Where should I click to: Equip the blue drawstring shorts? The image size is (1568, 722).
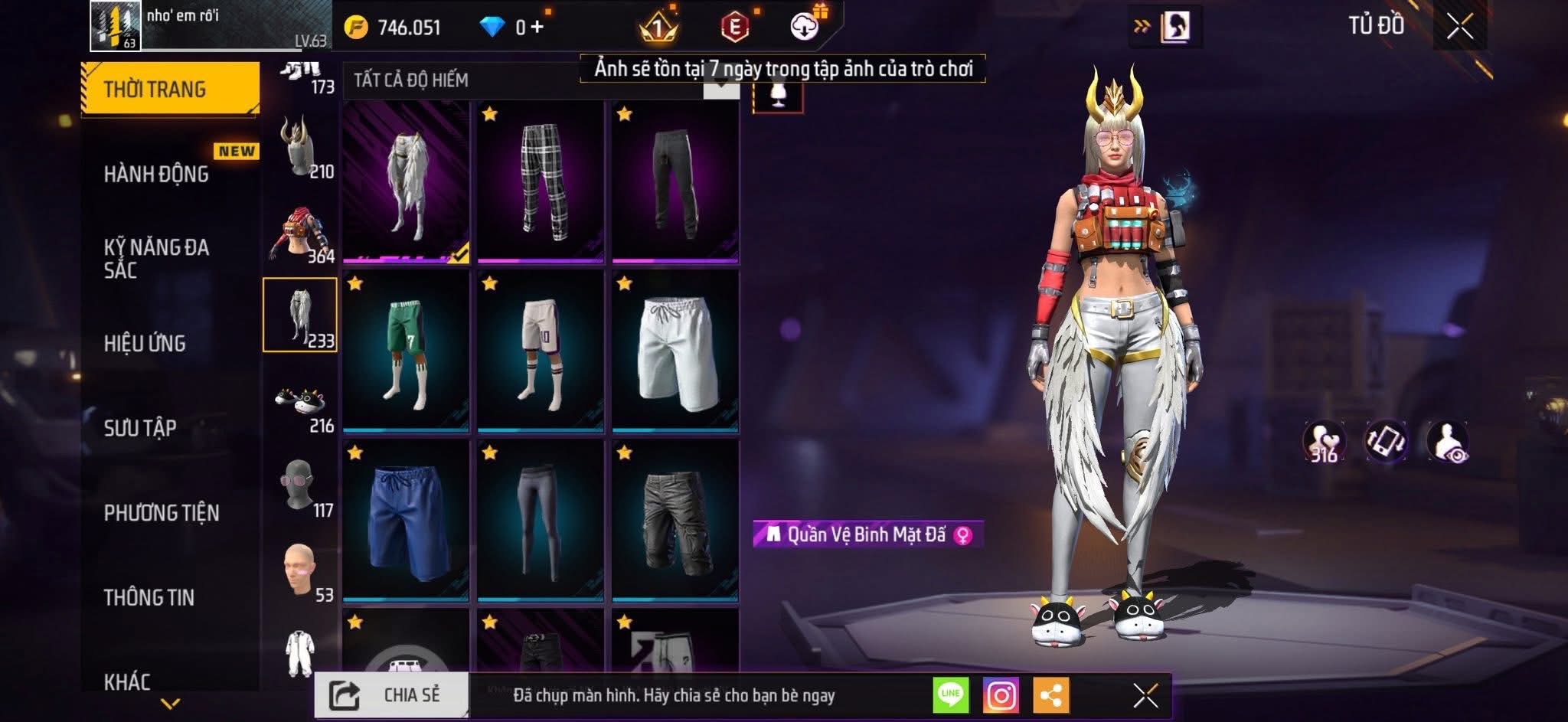(406, 521)
